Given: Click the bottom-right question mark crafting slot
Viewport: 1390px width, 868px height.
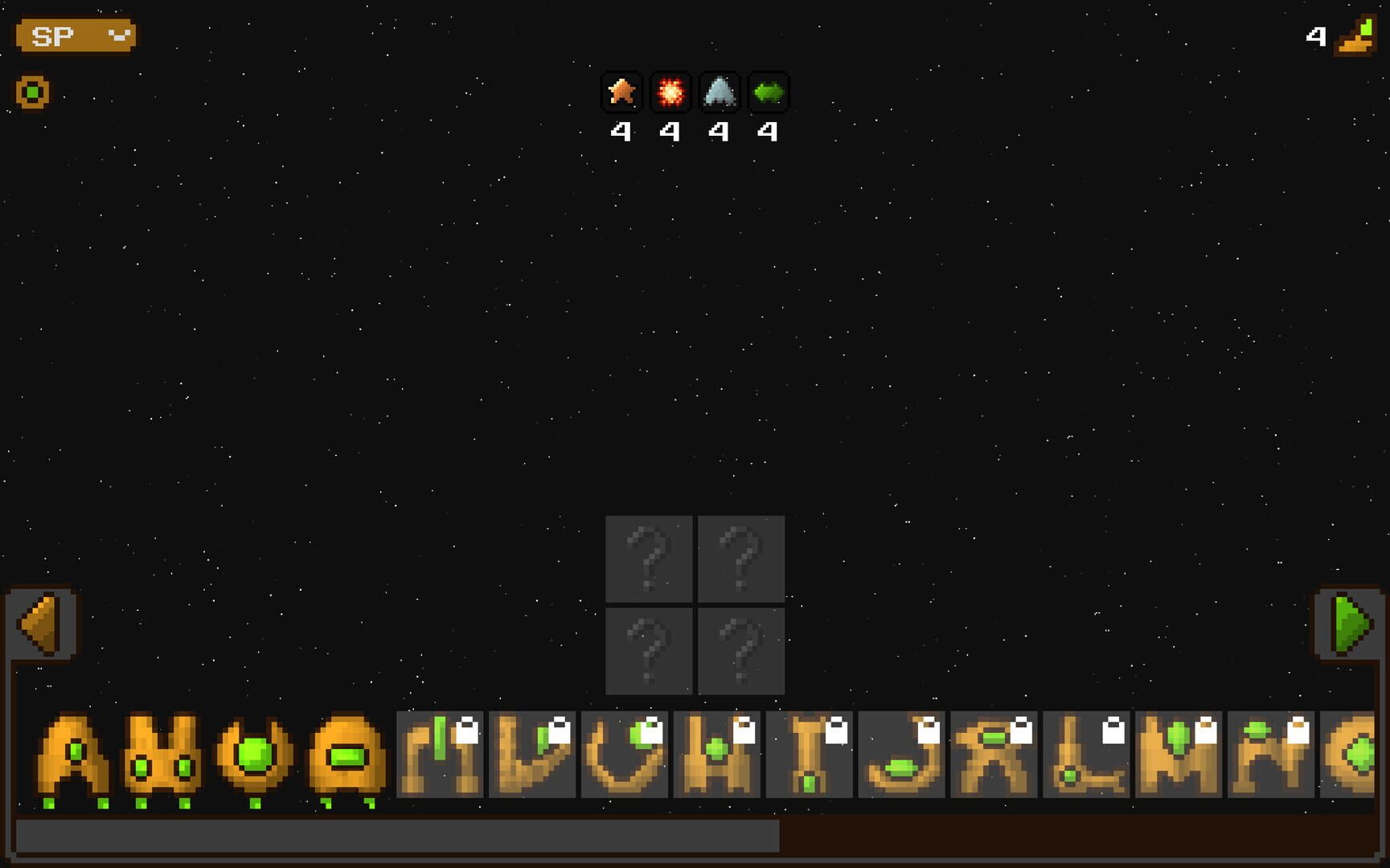Looking at the screenshot, I should (741, 649).
